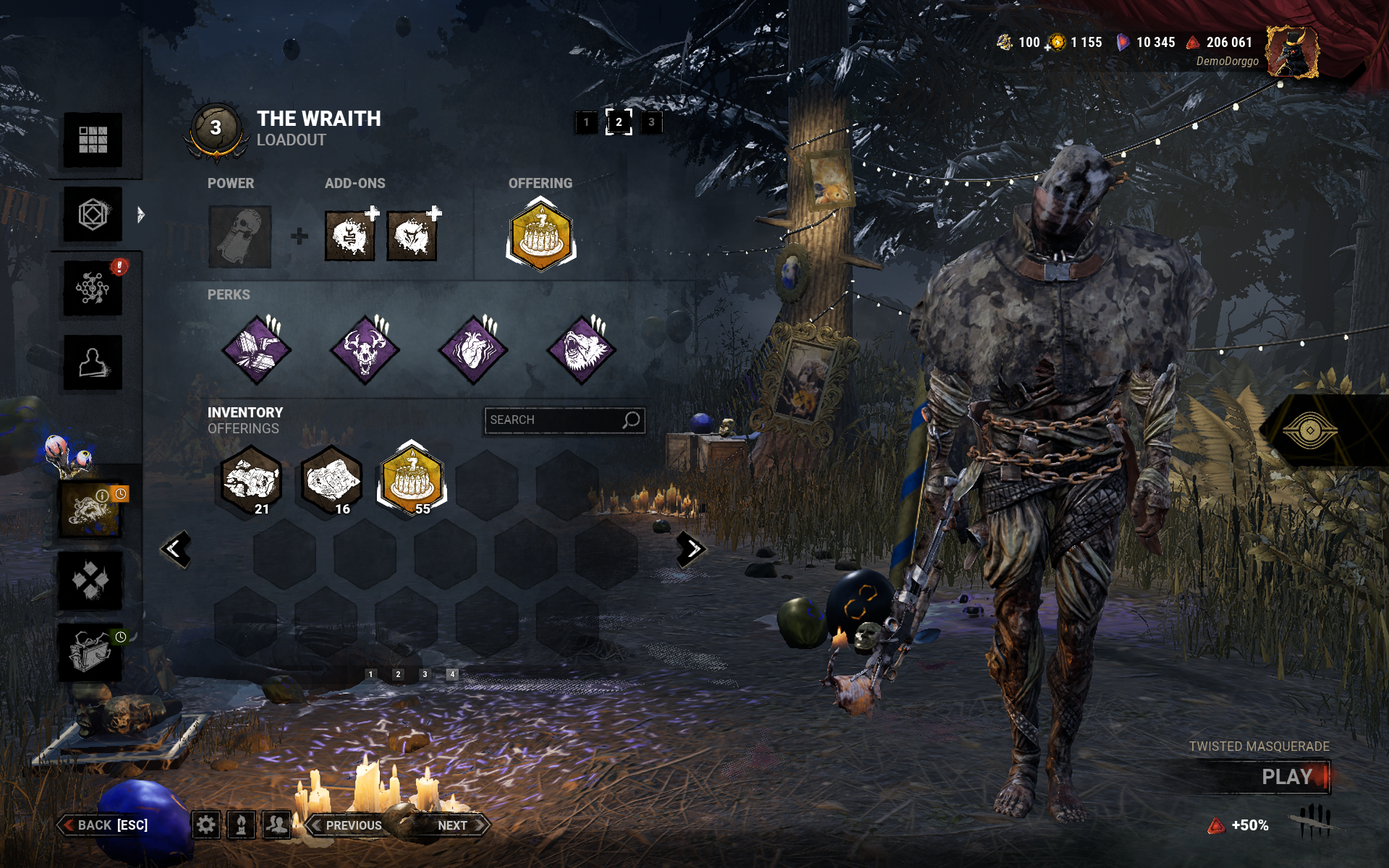Click the offerings search field
The height and width of the screenshot is (868, 1389).
point(553,420)
